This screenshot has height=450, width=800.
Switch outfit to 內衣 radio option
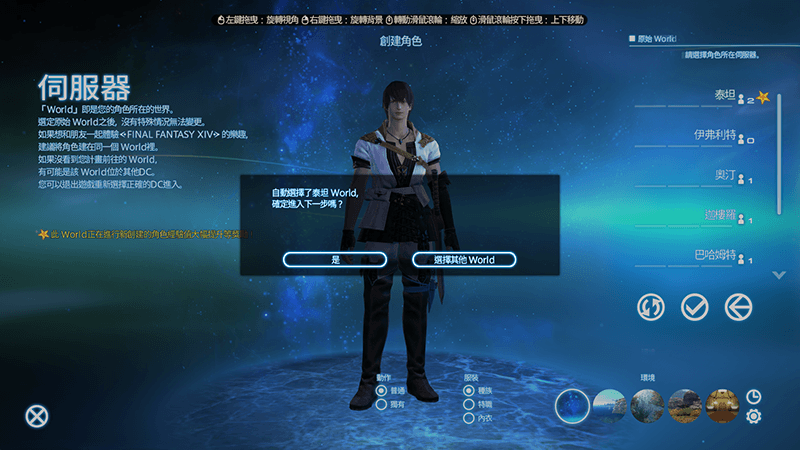469,417
